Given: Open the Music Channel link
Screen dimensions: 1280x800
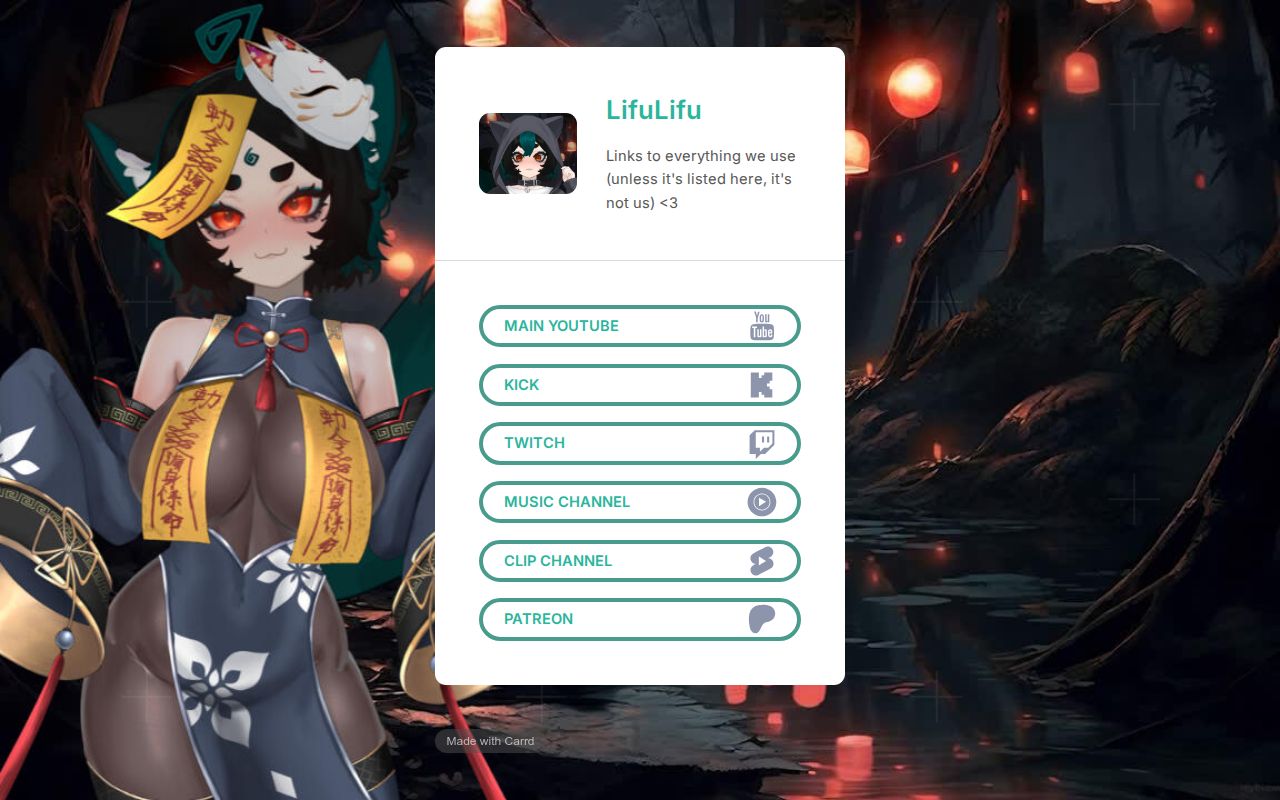Looking at the screenshot, I should coord(640,501).
